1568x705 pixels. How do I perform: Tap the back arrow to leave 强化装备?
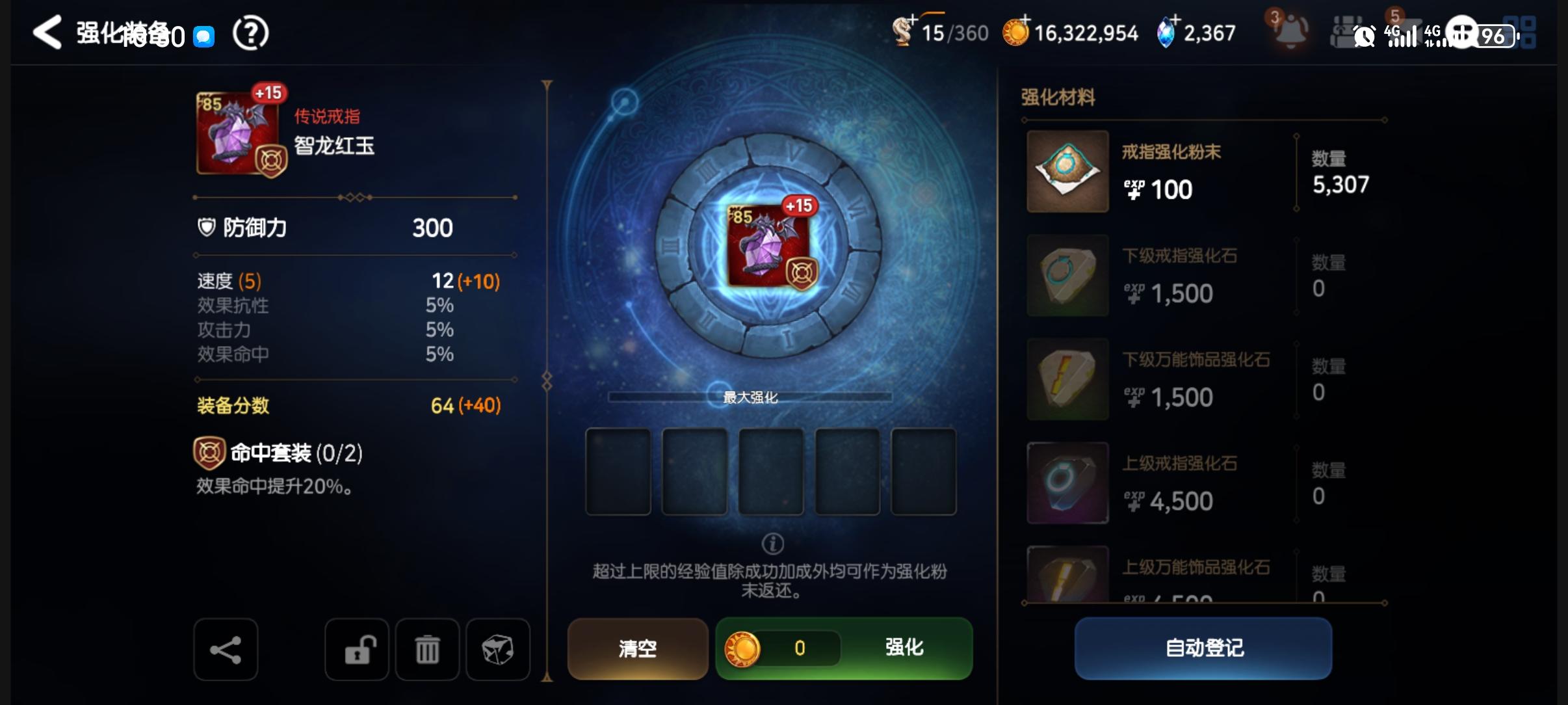47,32
